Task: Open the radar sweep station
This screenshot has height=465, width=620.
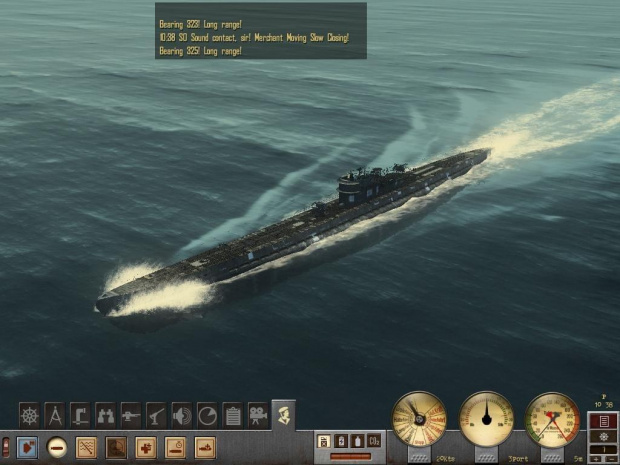Action: [x=207, y=414]
